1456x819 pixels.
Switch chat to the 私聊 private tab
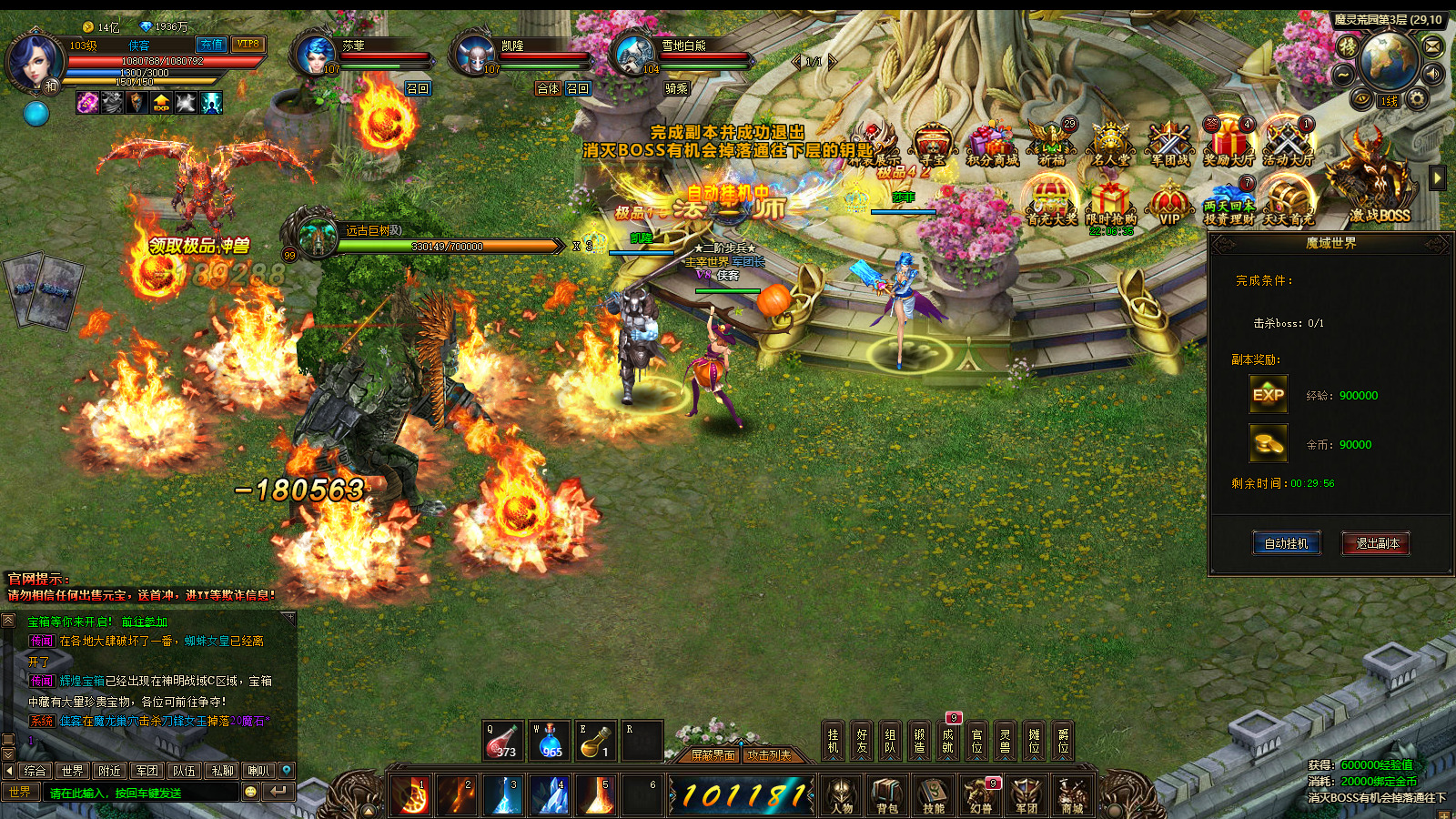222,771
